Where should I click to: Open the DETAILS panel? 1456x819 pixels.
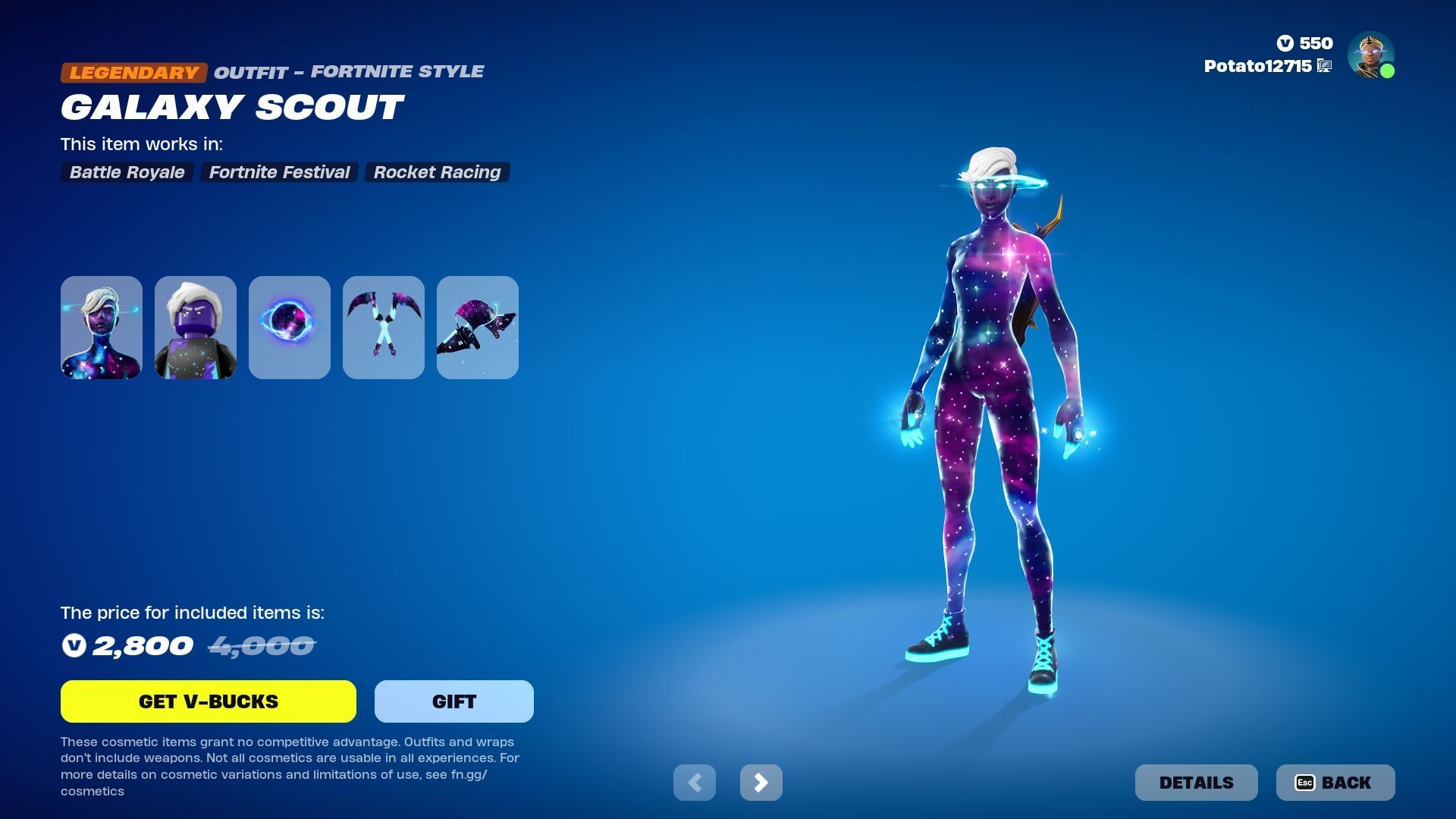(1196, 782)
